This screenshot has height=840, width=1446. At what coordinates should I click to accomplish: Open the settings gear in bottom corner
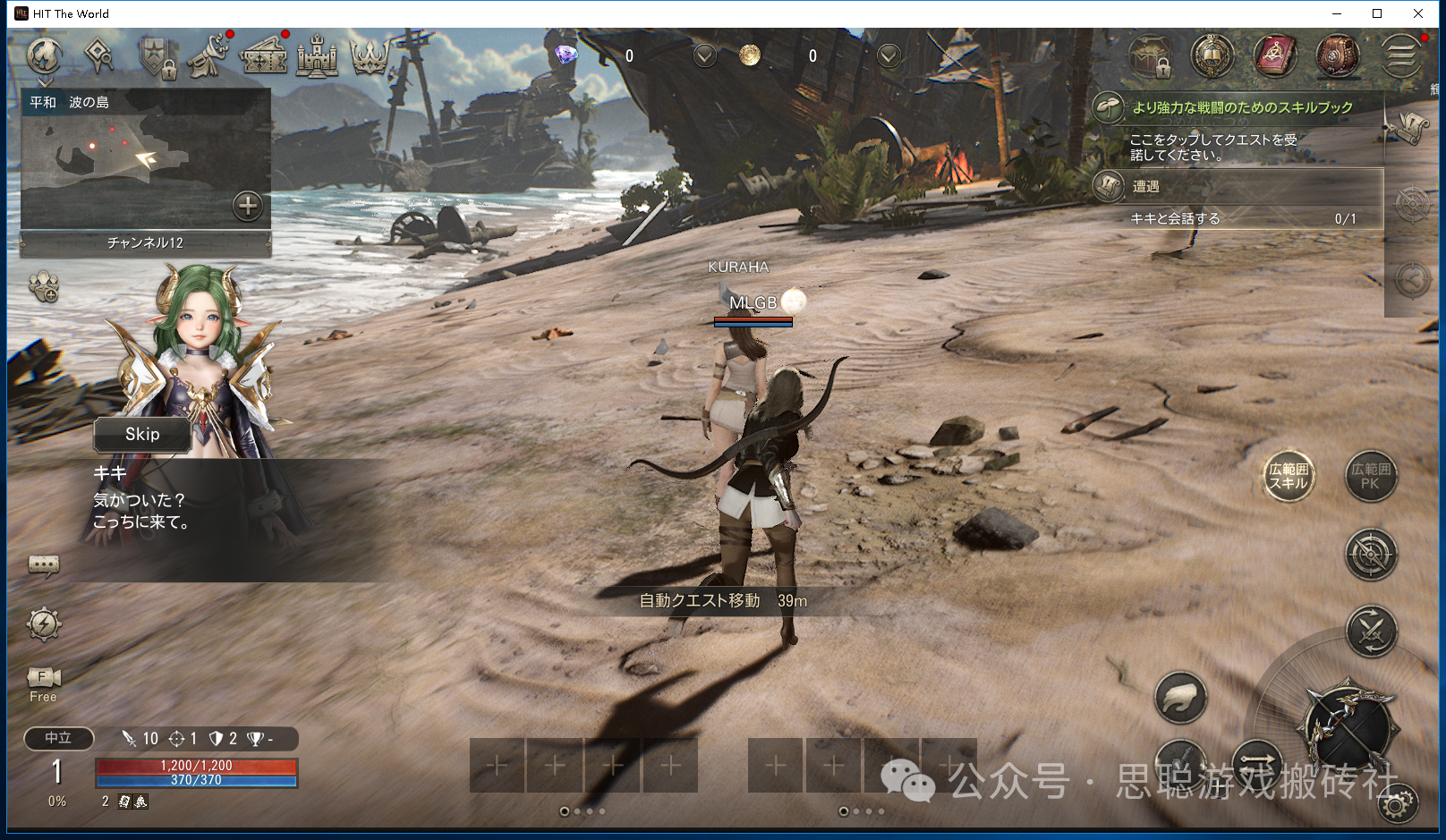click(x=1397, y=803)
